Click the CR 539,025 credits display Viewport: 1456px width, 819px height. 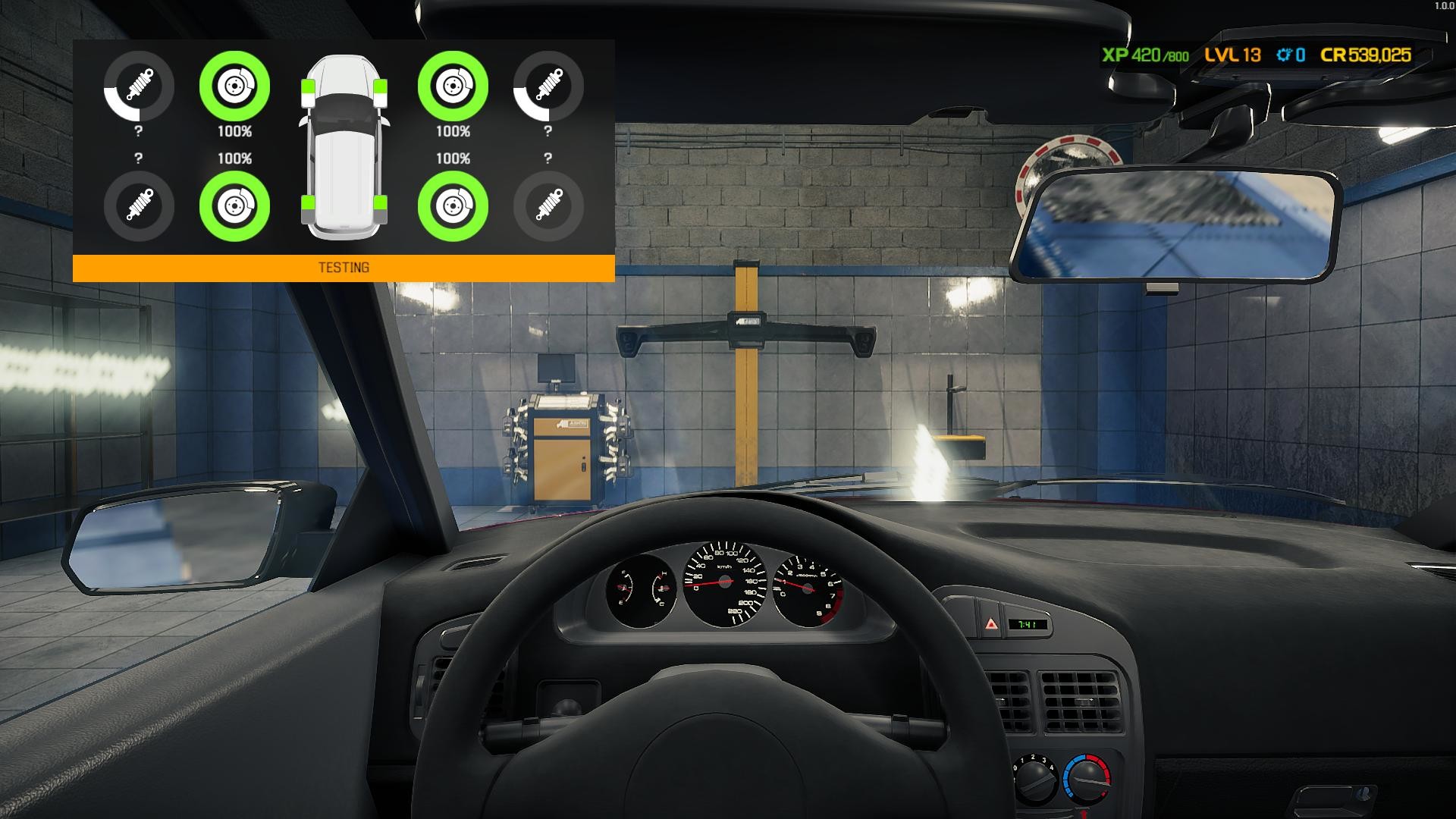(x=1365, y=55)
